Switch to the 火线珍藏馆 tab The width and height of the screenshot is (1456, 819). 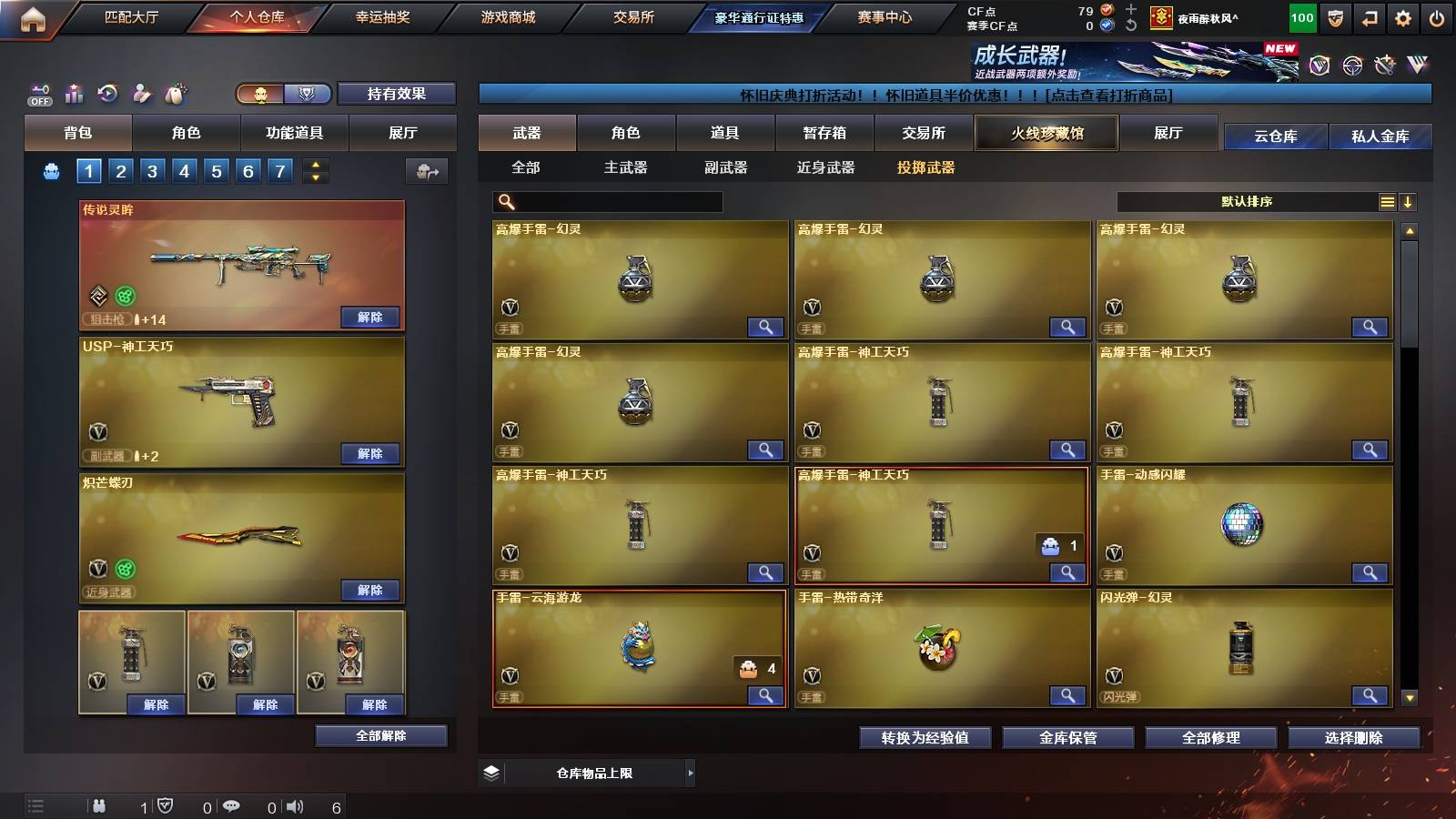(x=1046, y=133)
